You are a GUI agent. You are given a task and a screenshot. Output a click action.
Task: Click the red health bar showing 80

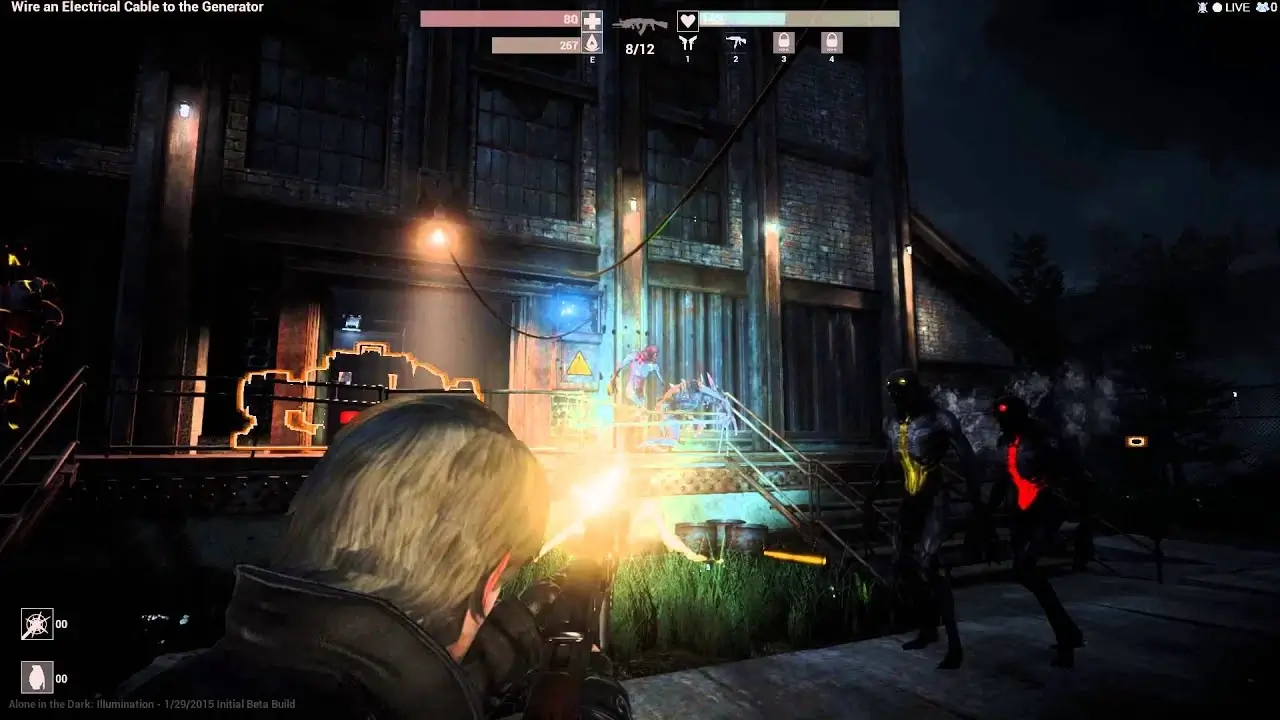pos(500,17)
